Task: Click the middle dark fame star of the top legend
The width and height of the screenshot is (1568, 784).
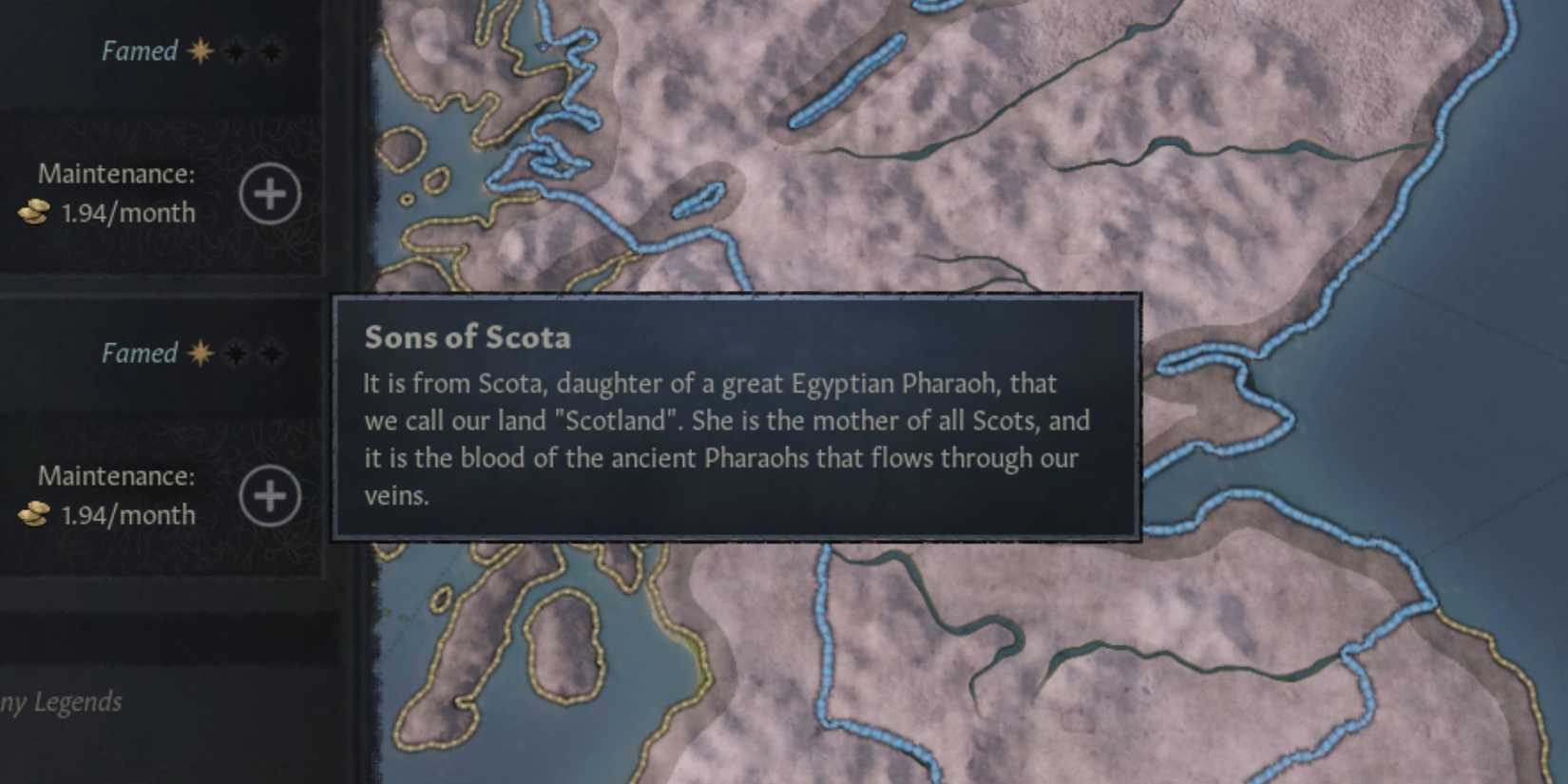Action: [237, 50]
